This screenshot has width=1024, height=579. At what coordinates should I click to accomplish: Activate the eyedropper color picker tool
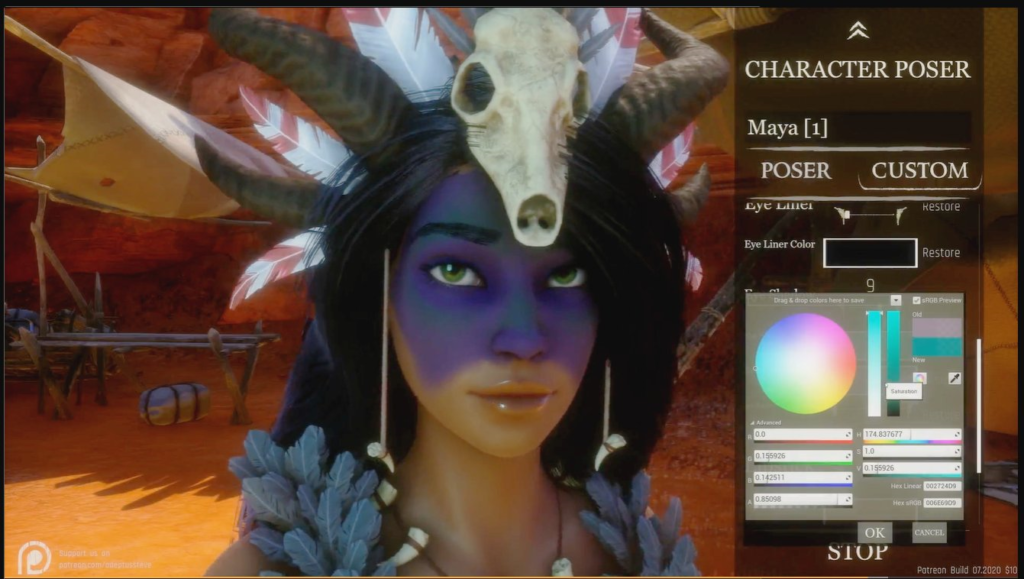(x=954, y=378)
